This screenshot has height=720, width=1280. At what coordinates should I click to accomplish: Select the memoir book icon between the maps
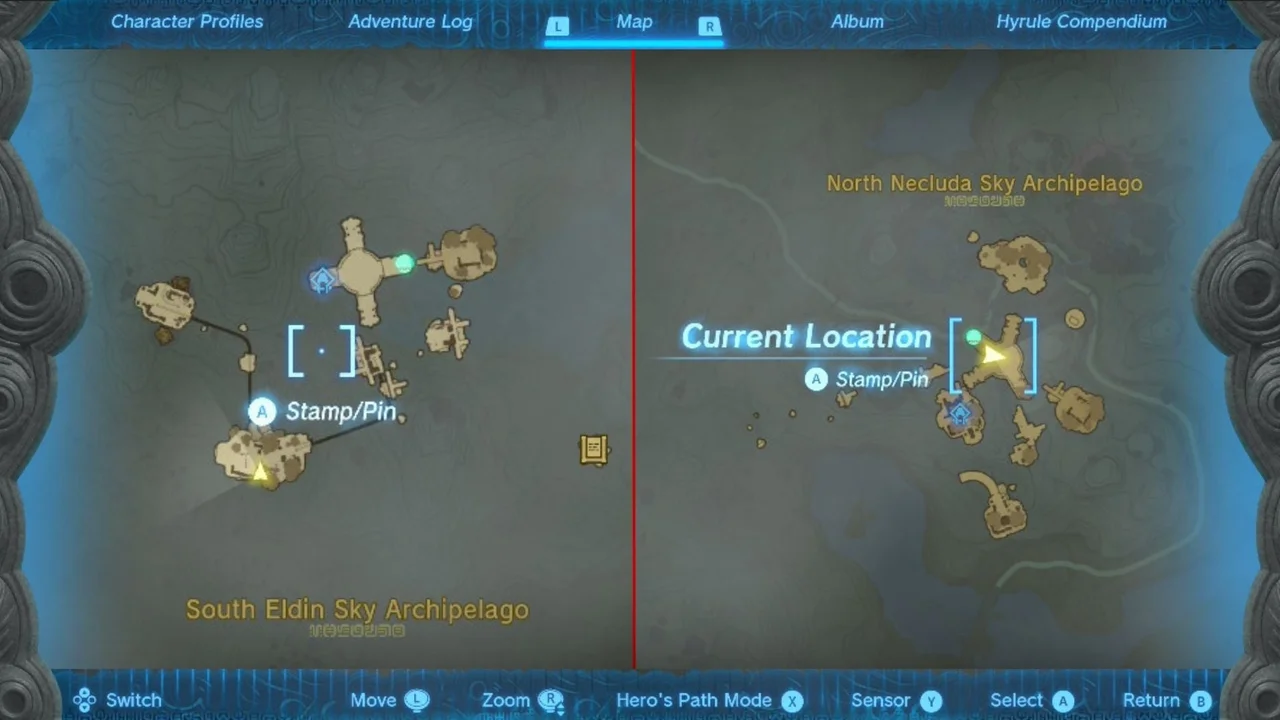(x=594, y=450)
